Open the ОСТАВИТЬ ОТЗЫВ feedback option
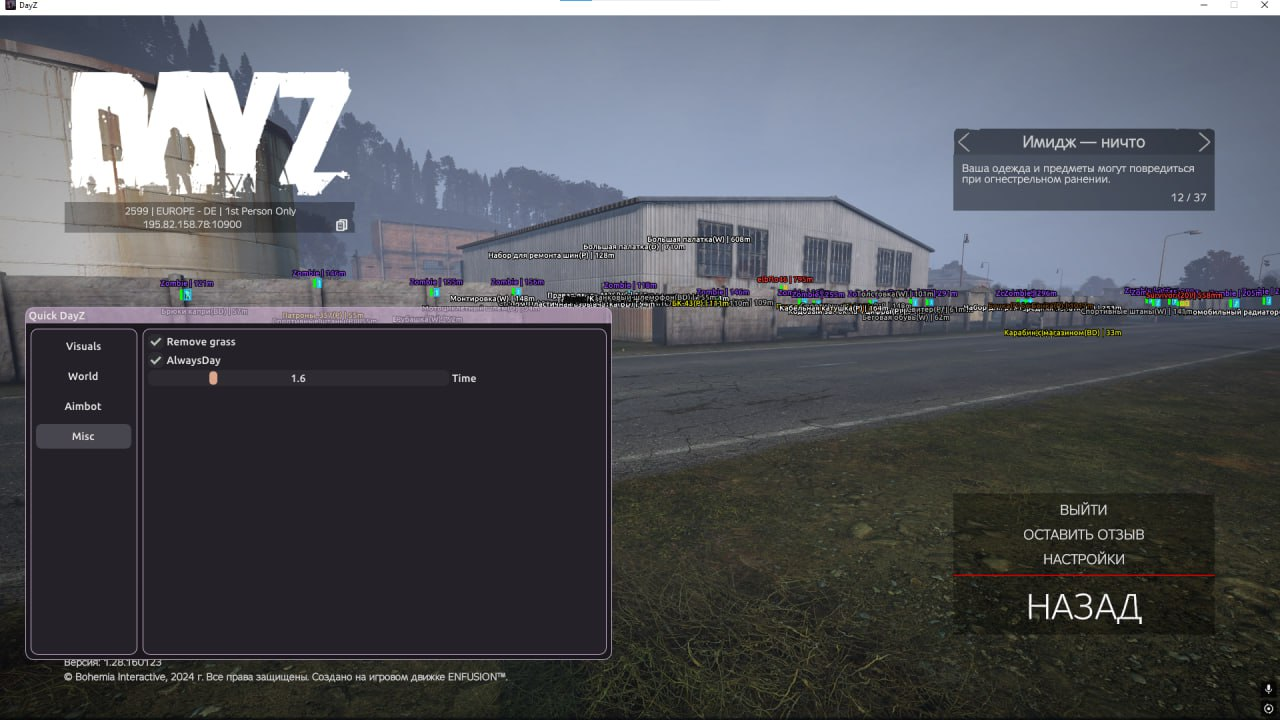 point(1083,535)
